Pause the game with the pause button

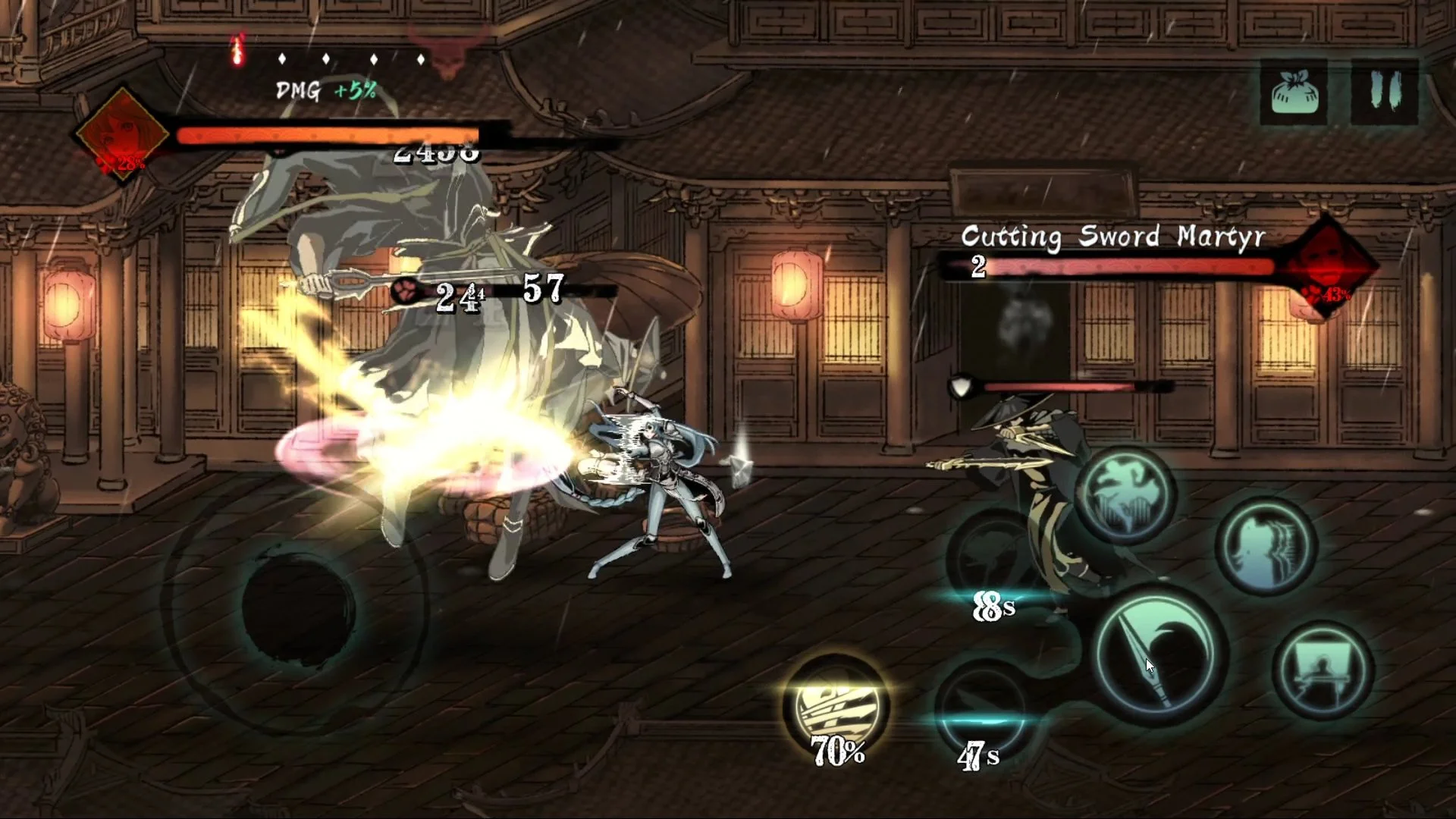[1384, 93]
